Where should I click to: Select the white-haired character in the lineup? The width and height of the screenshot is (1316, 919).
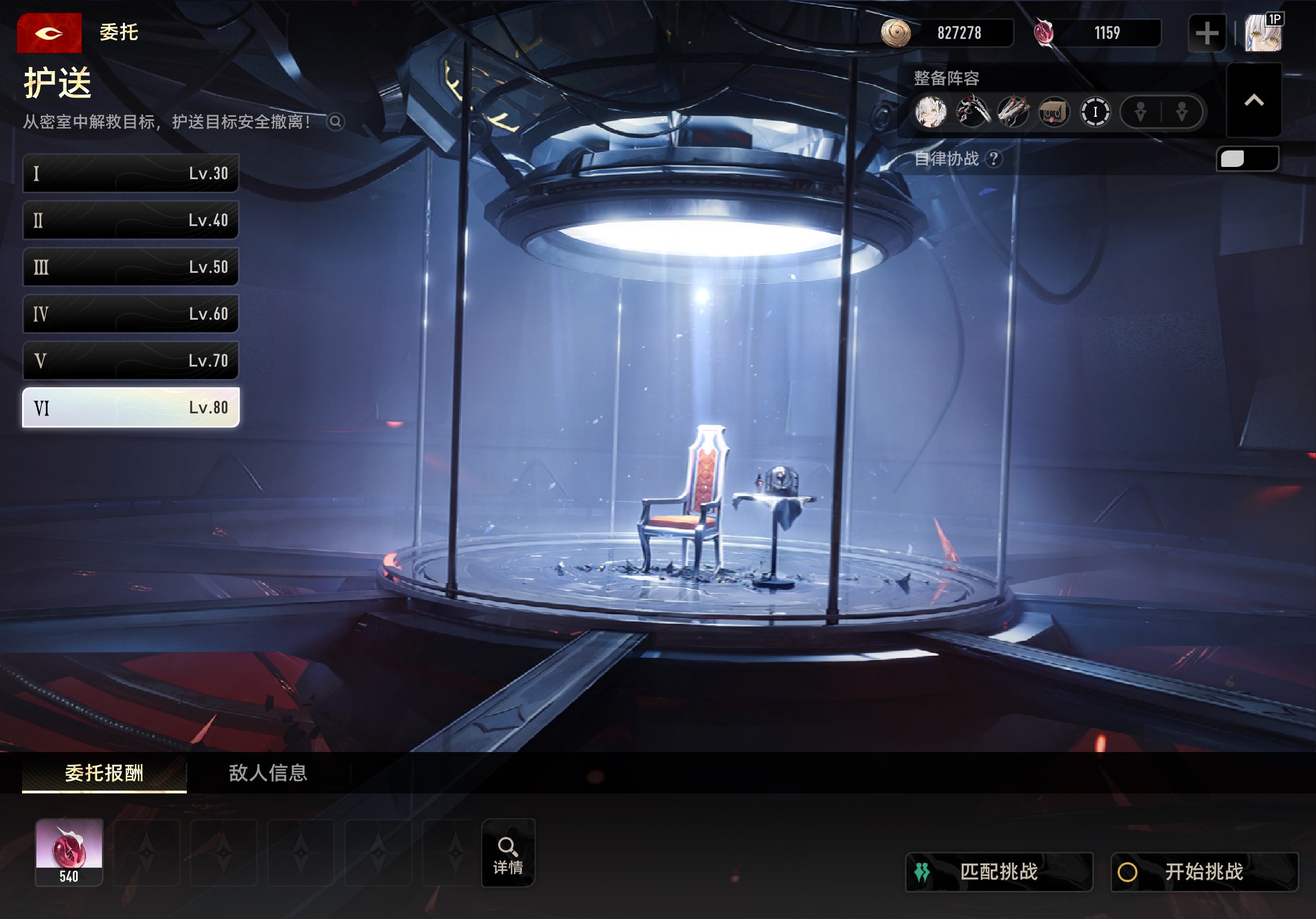(931, 112)
